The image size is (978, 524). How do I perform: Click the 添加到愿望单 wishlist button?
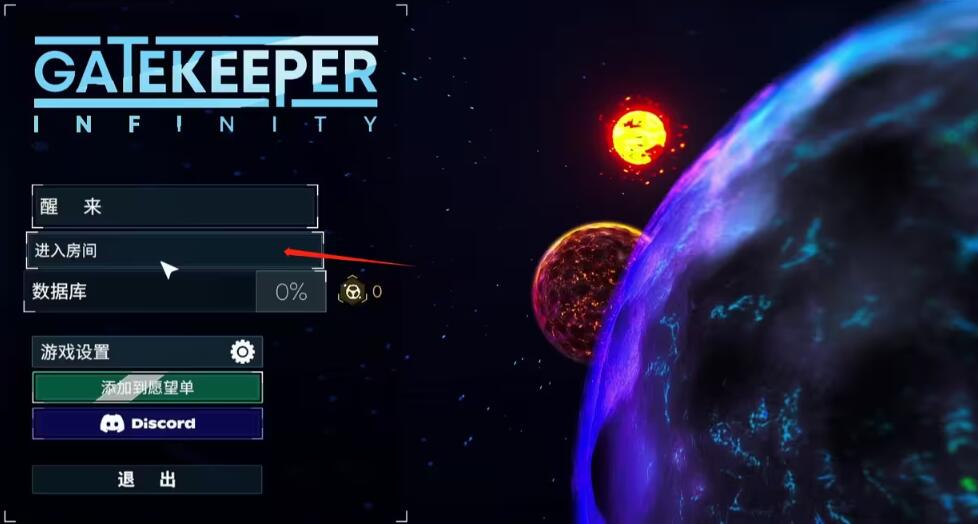point(147,387)
